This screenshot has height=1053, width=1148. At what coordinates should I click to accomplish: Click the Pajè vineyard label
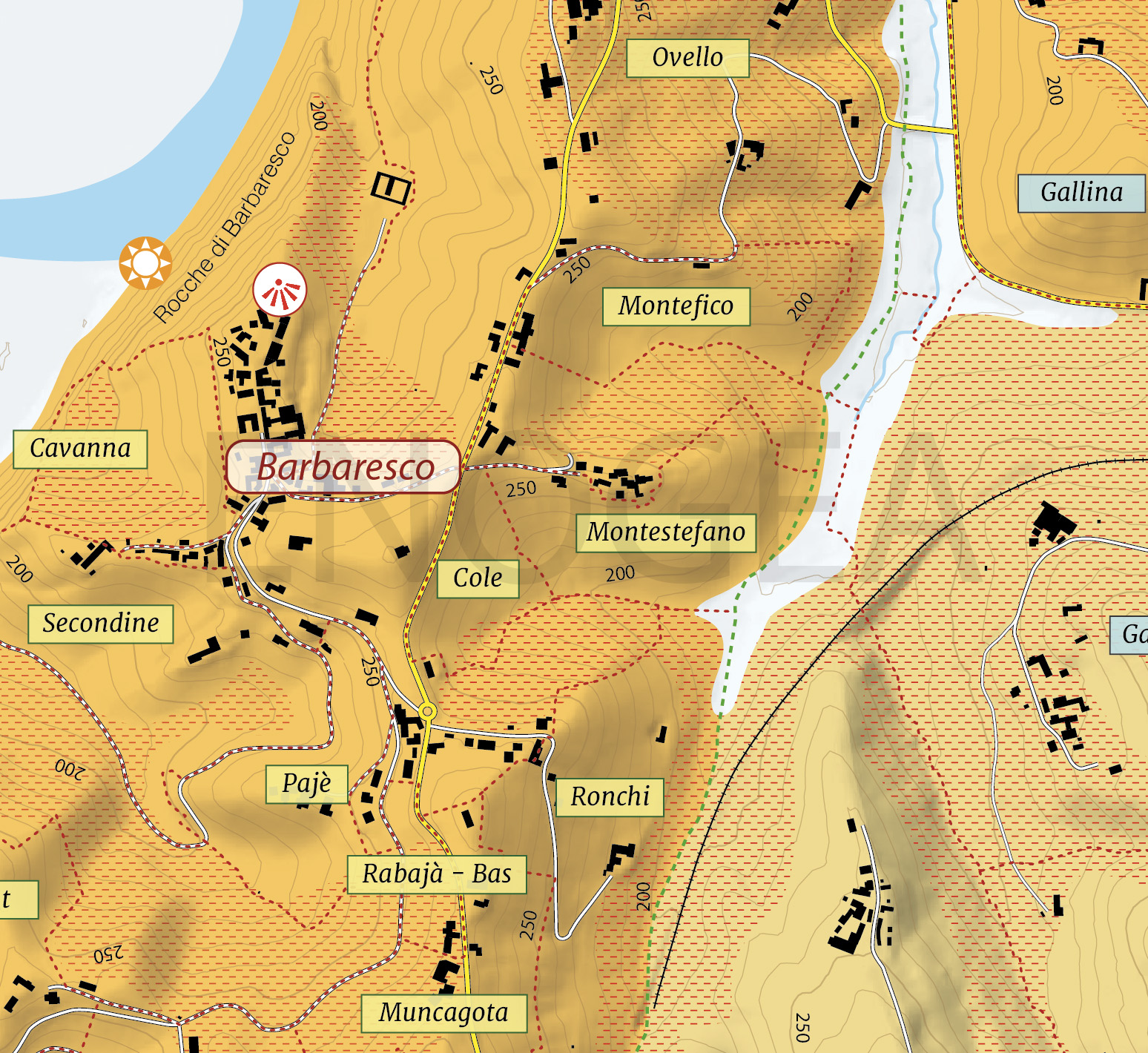tap(306, 784)
